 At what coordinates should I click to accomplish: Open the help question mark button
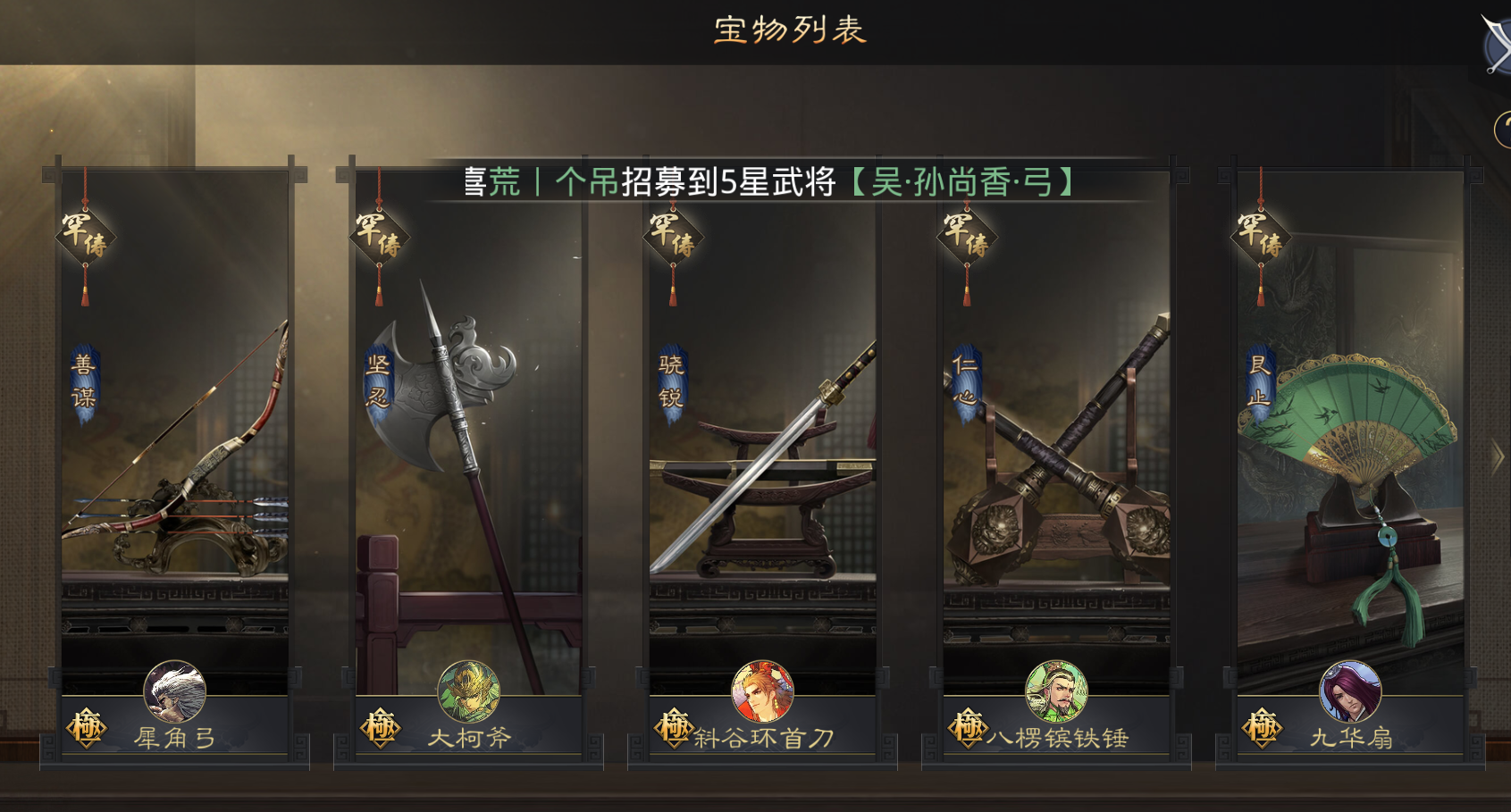(x=1503, y=130)
